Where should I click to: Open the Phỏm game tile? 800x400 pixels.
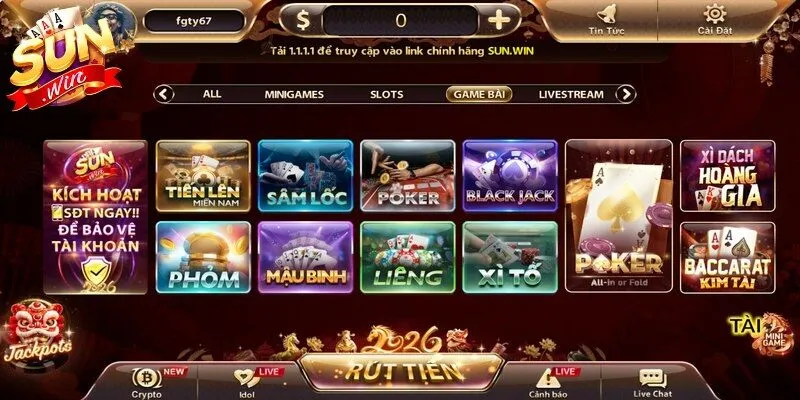[203, 257]
